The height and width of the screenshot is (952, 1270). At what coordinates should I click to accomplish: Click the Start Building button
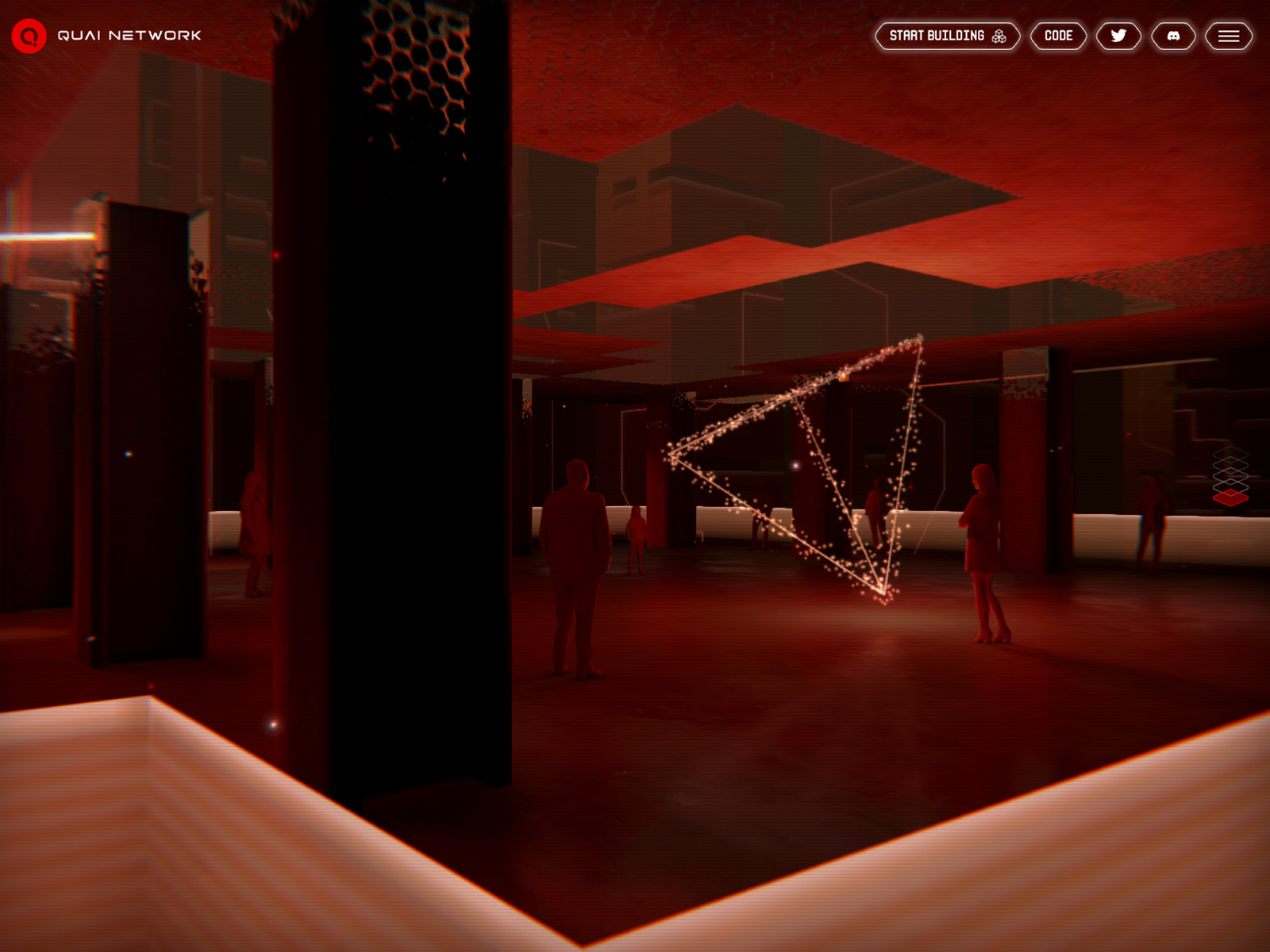(x=947, y=36)
